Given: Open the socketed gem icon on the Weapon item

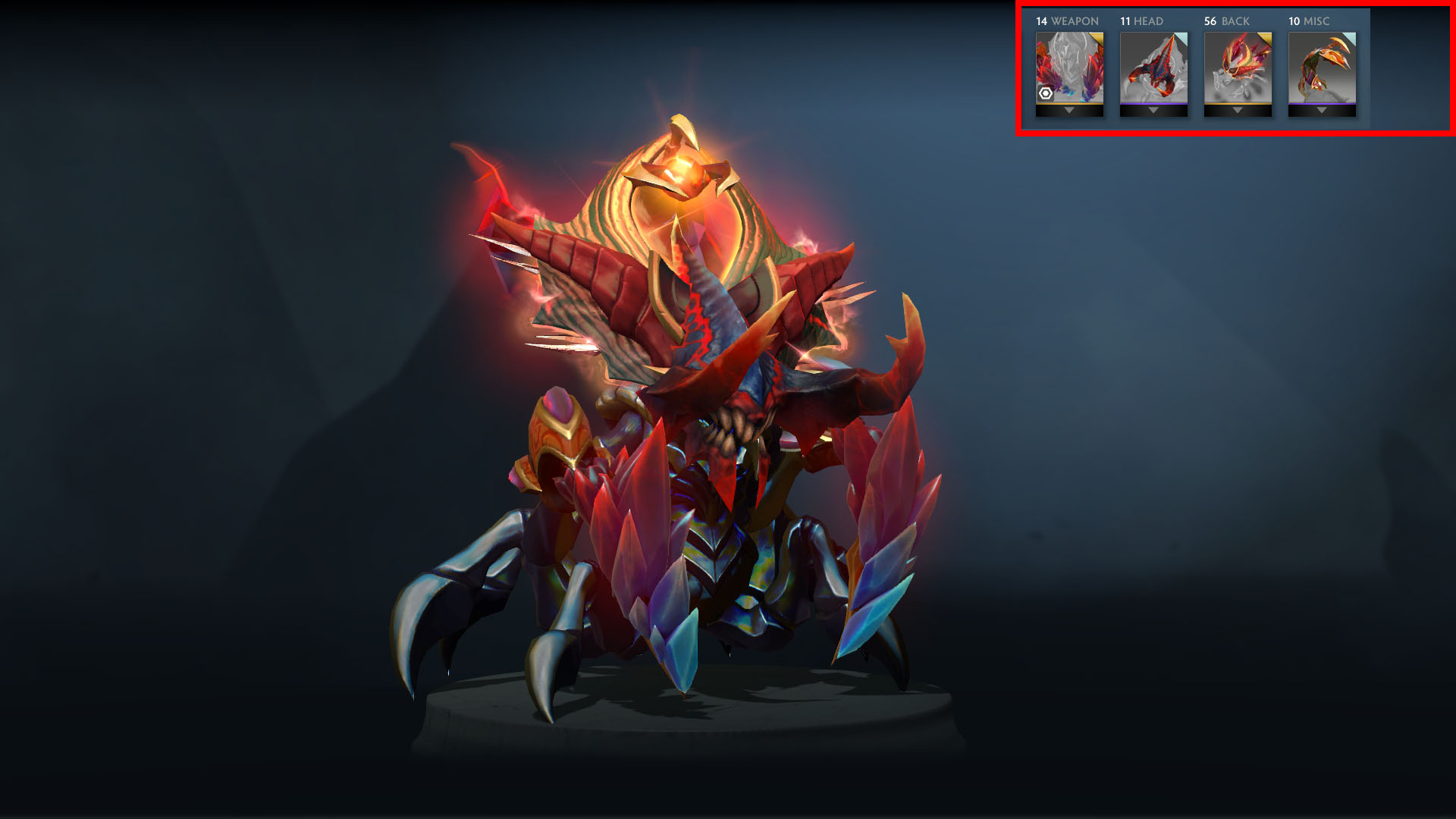Looking at the screenshot, I should click(1045, 95).
